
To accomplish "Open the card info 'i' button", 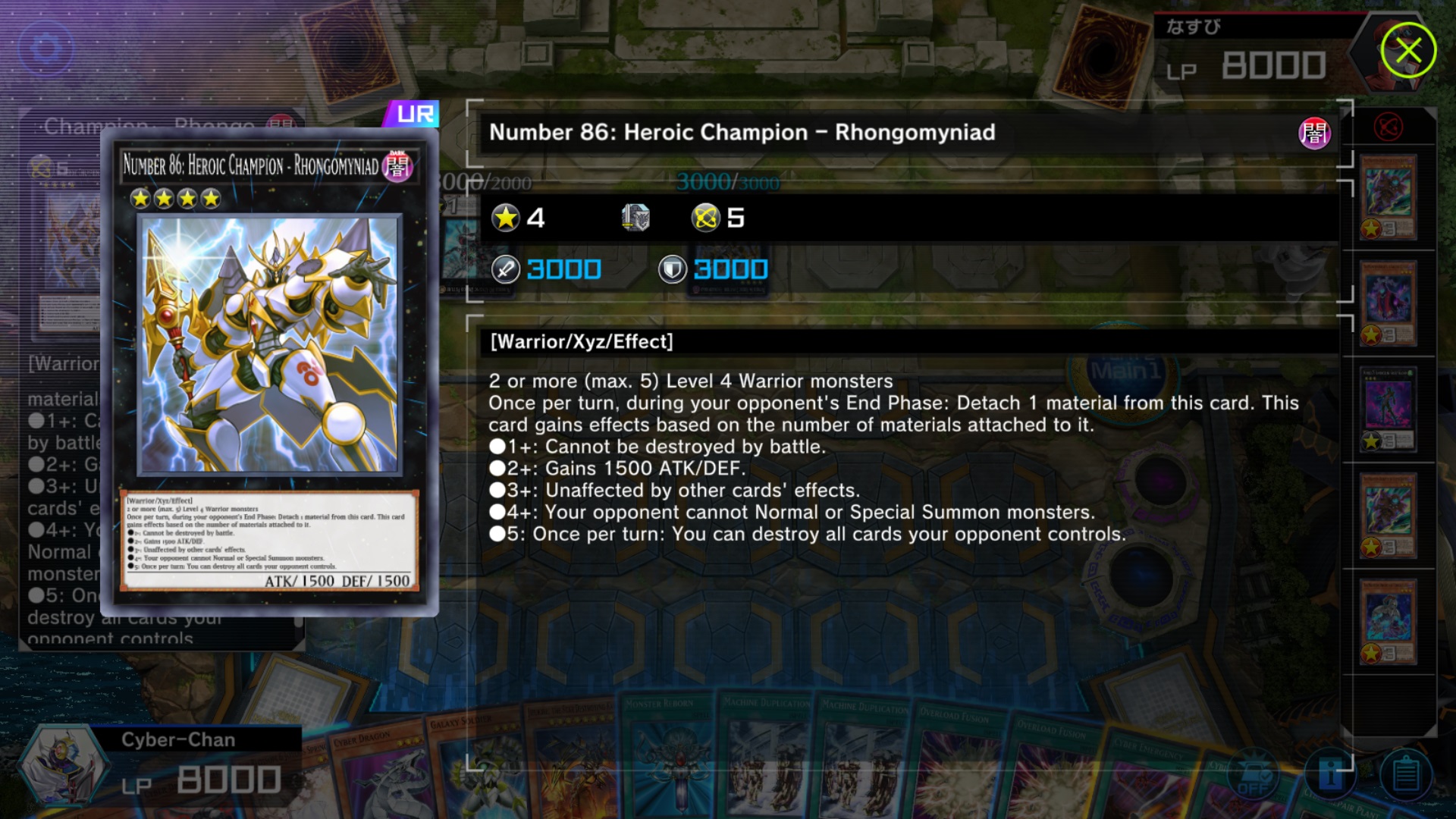I will click(x=1330, y=773).
